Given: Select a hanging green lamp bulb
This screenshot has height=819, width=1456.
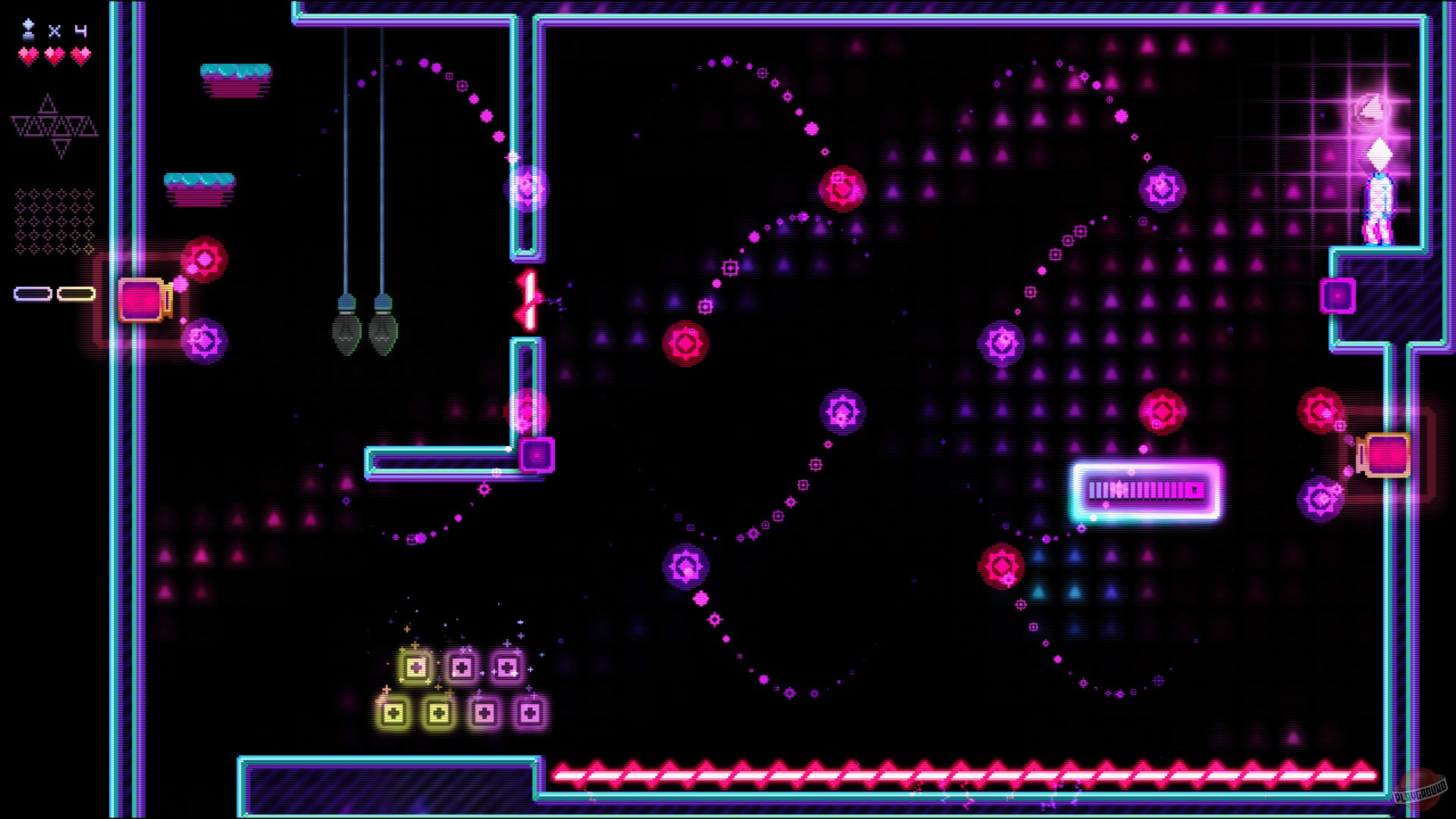Looking at the screenshot, I should 347,334.
